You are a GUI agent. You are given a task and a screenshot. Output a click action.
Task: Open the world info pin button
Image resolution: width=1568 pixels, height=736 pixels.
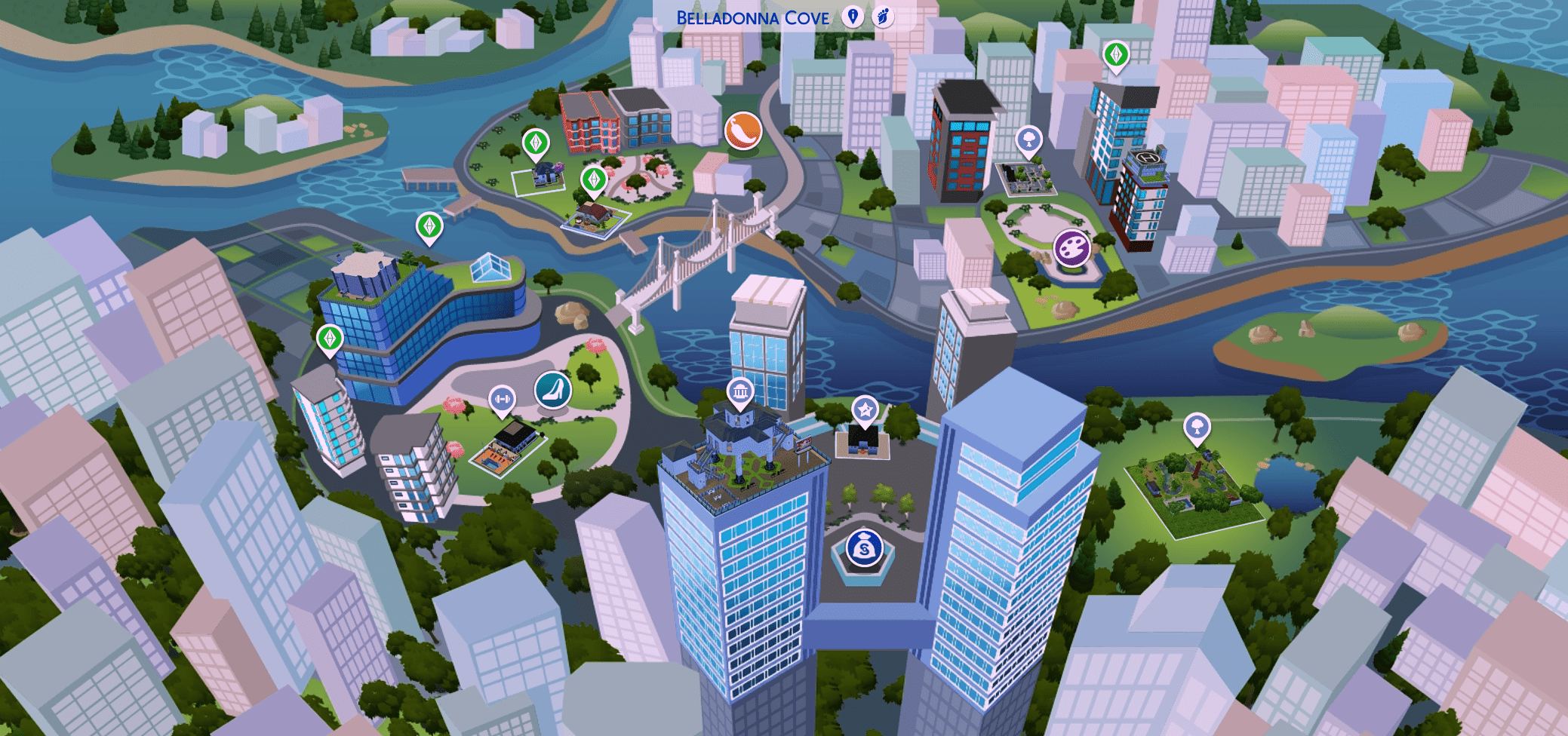coord(853,17)
